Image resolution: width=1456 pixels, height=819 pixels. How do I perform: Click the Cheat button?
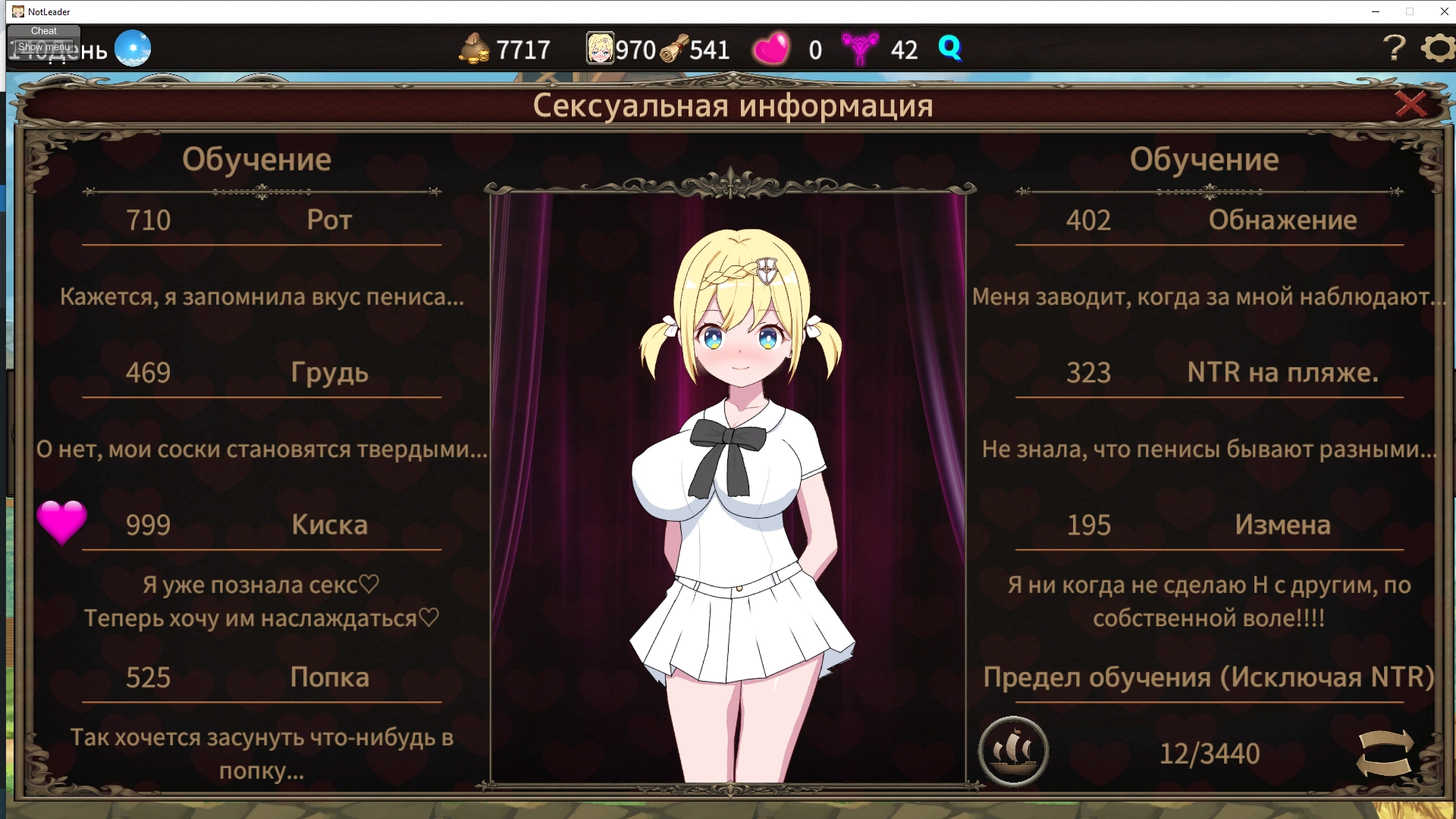(x=44, y=31)
